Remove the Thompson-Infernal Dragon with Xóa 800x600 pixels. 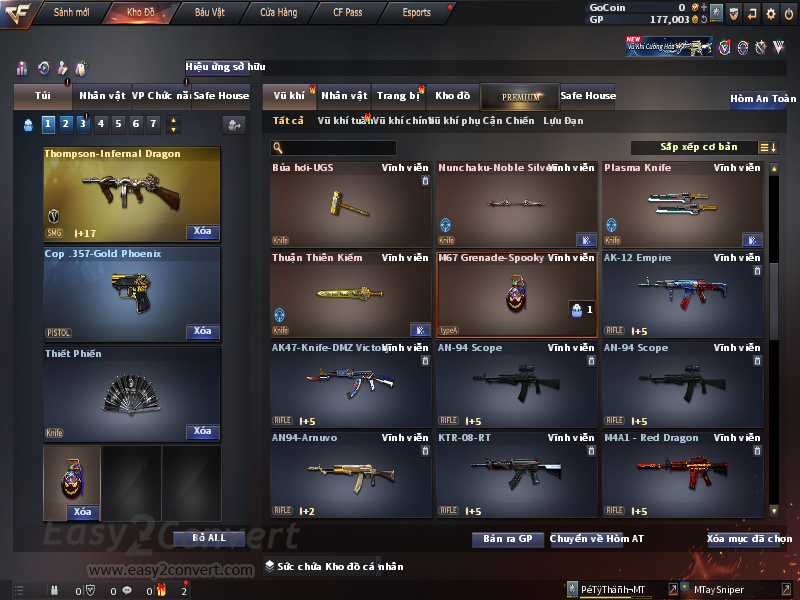202,232
